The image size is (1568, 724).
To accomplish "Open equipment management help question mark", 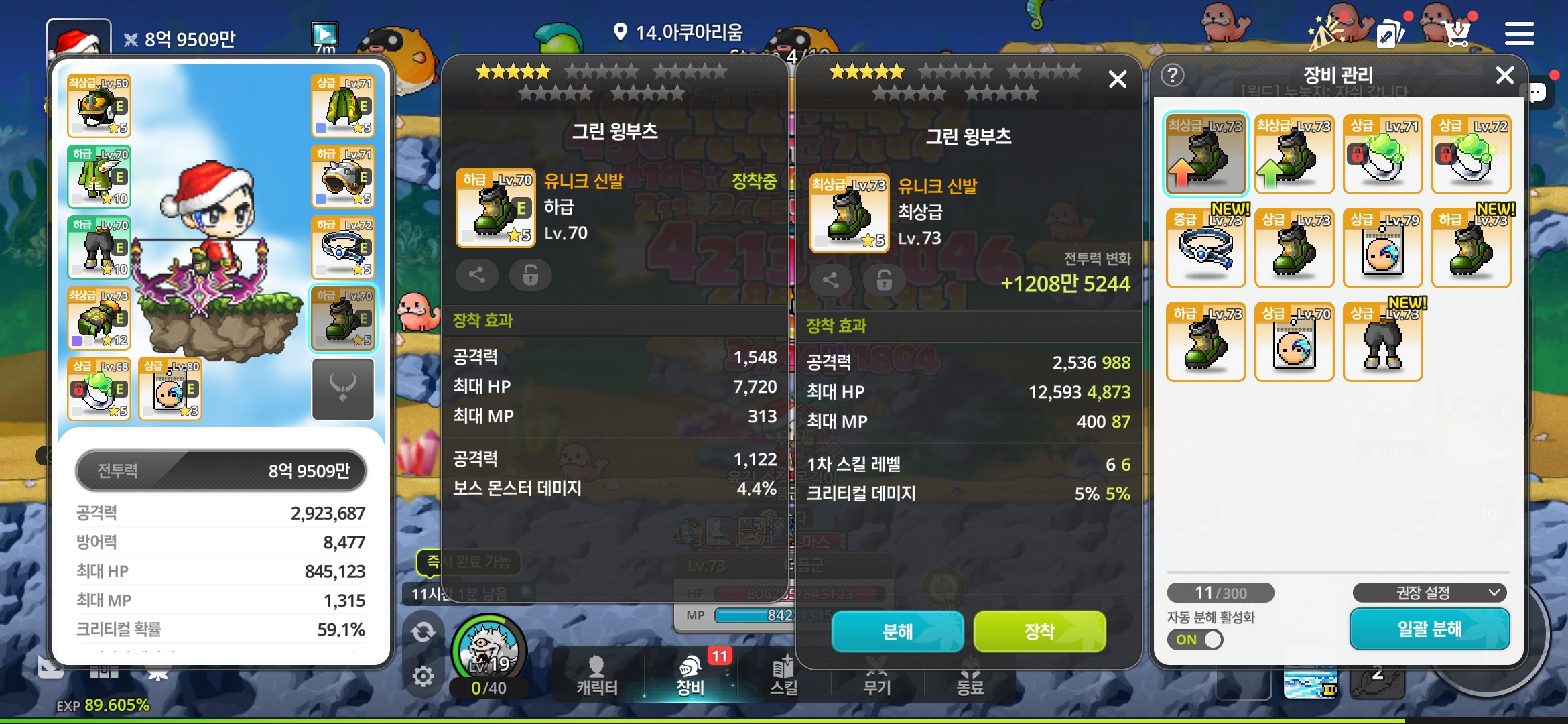I will point(1173,75).
